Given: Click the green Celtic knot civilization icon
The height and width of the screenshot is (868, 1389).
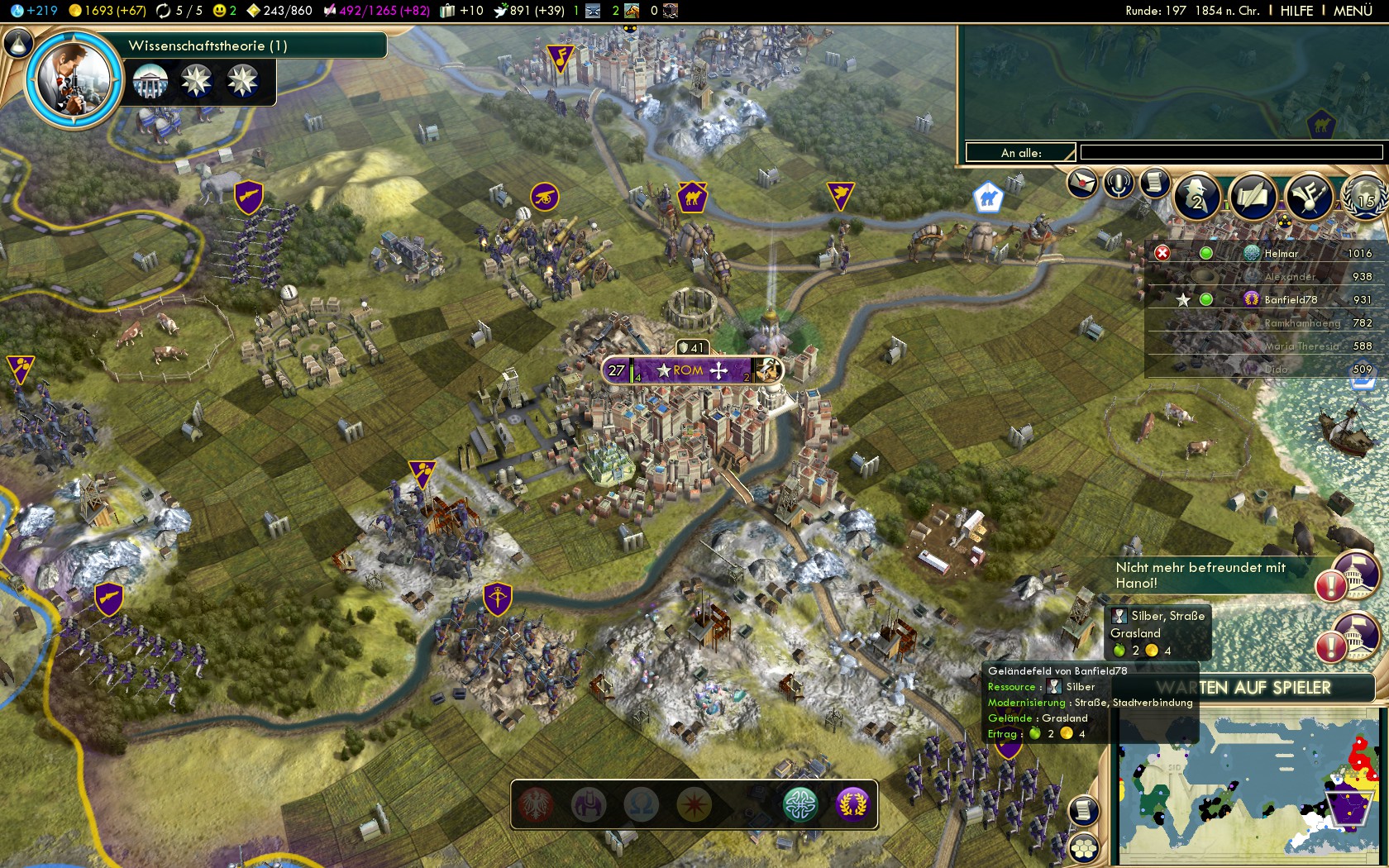Looking at the screenshot, I should coord(800,804).
